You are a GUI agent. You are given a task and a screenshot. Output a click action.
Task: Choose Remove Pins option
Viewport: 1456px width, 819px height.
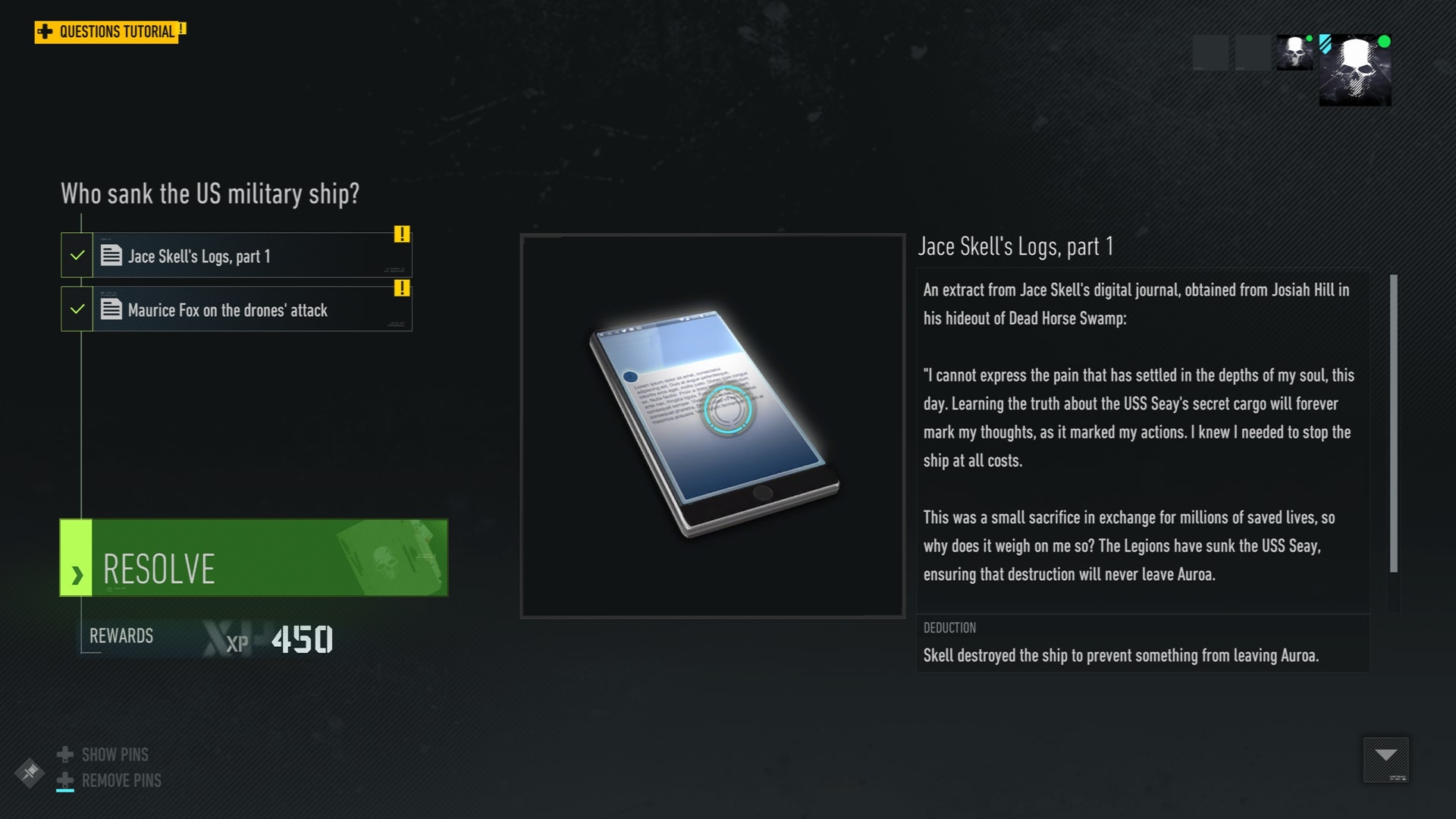point(120,780)
